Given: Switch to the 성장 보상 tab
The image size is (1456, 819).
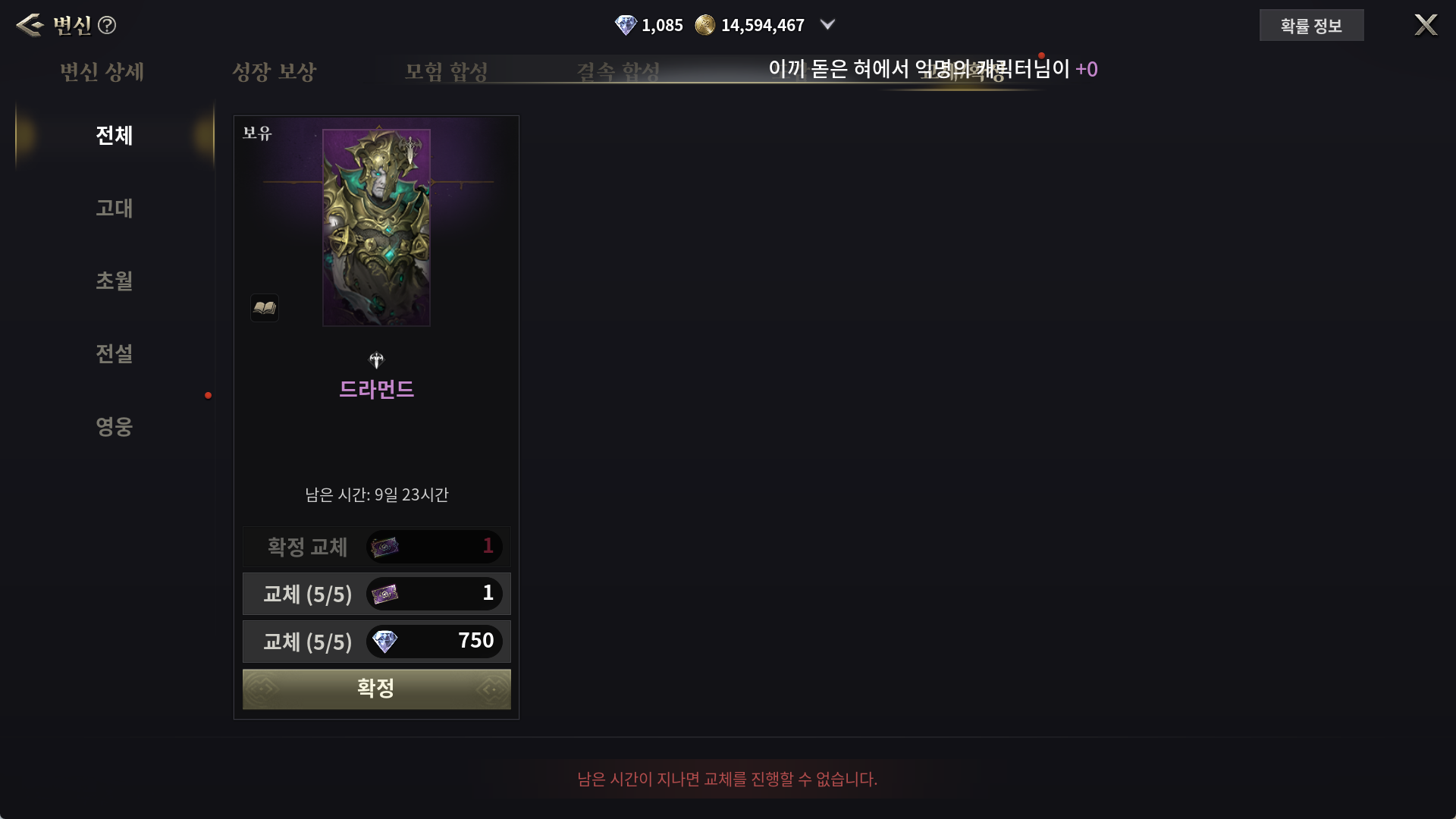Looking at the screenshot, I should pos(274,72).
